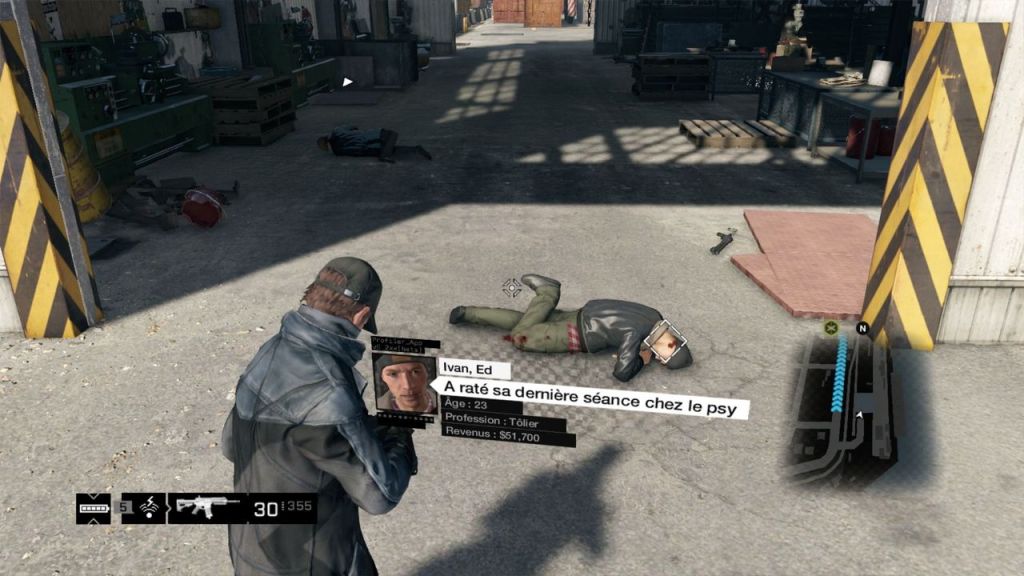The width and height of the screenshot is (1024, 576).
Task: Click the green objective marker above the minimap
Action: (831, 327)
